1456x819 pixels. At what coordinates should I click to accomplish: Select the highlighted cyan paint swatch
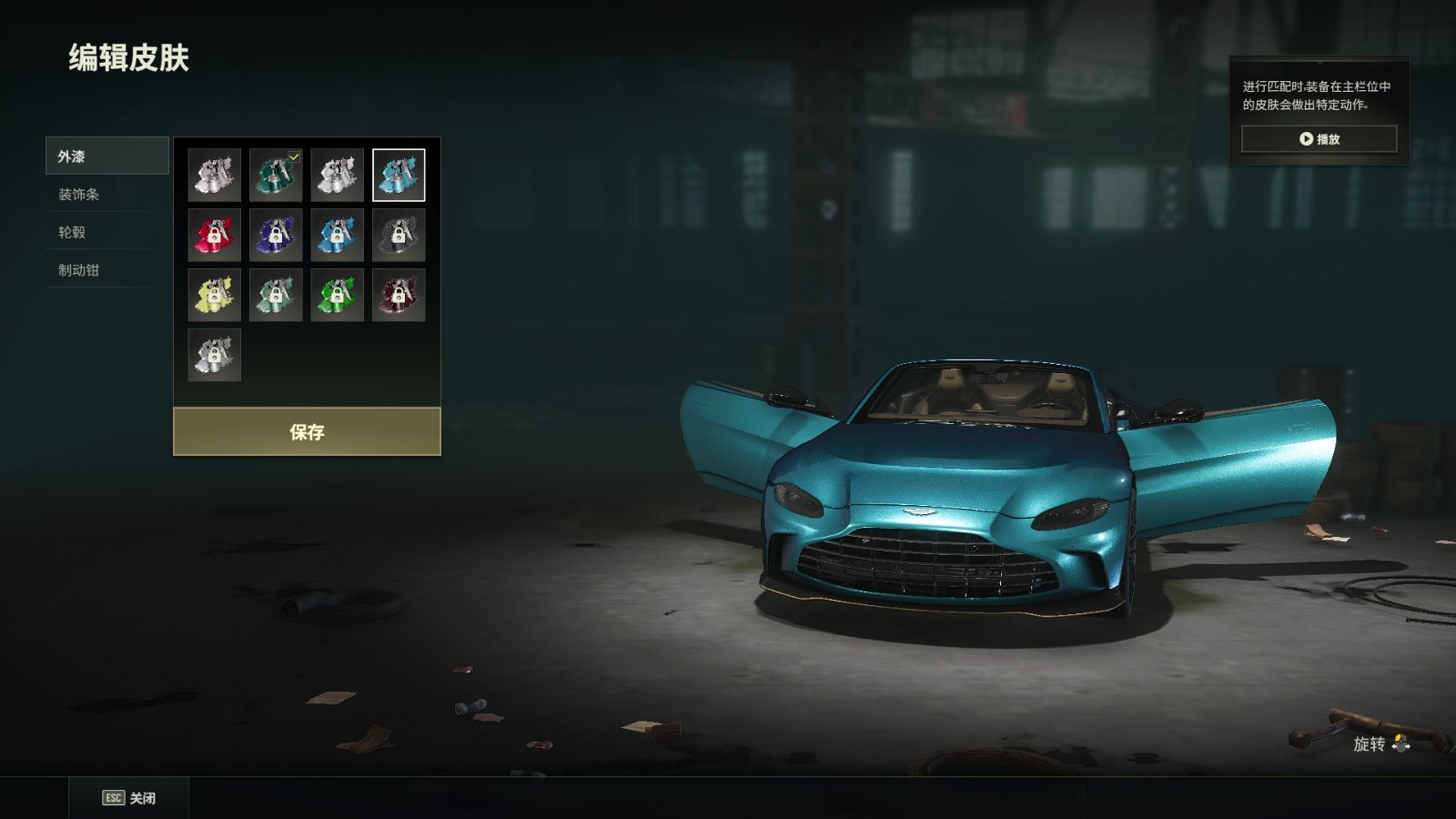coord(399,175)
